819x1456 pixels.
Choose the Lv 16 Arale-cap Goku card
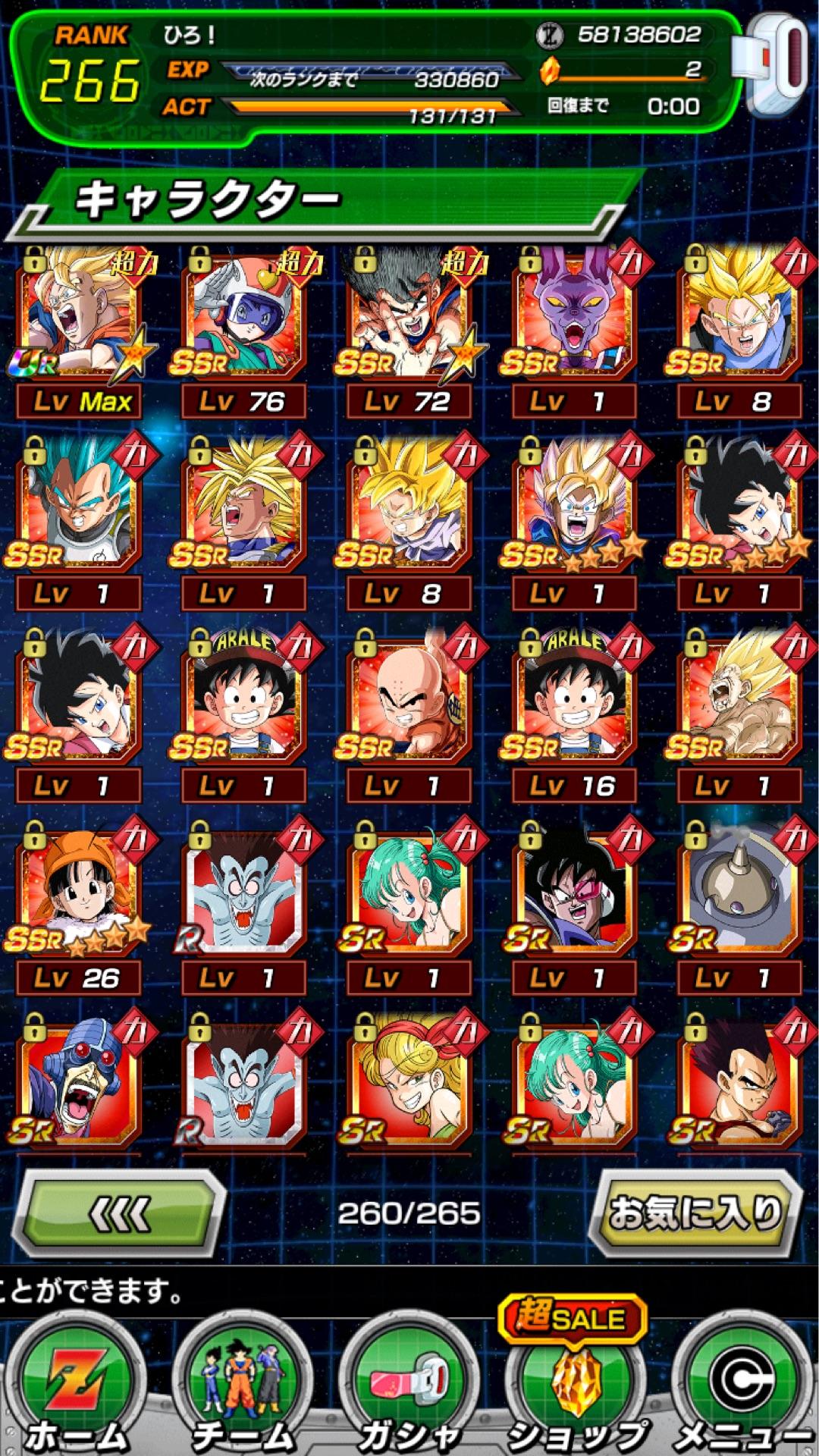(575, 701)
